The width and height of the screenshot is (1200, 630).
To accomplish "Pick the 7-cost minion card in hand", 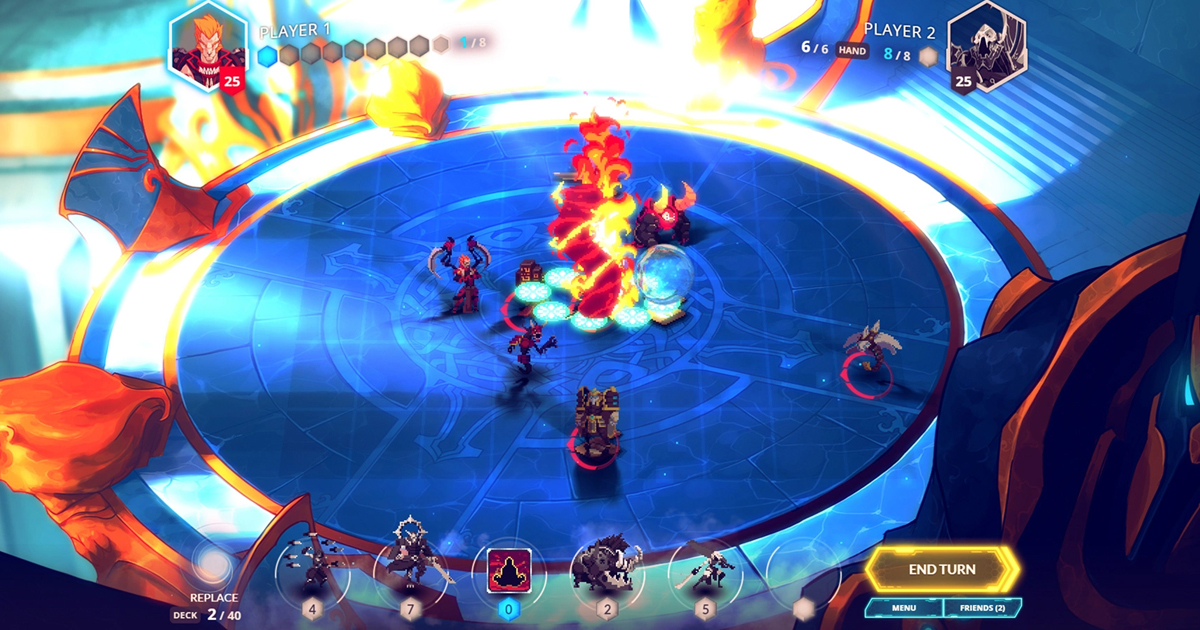I will tap(410, 570).
